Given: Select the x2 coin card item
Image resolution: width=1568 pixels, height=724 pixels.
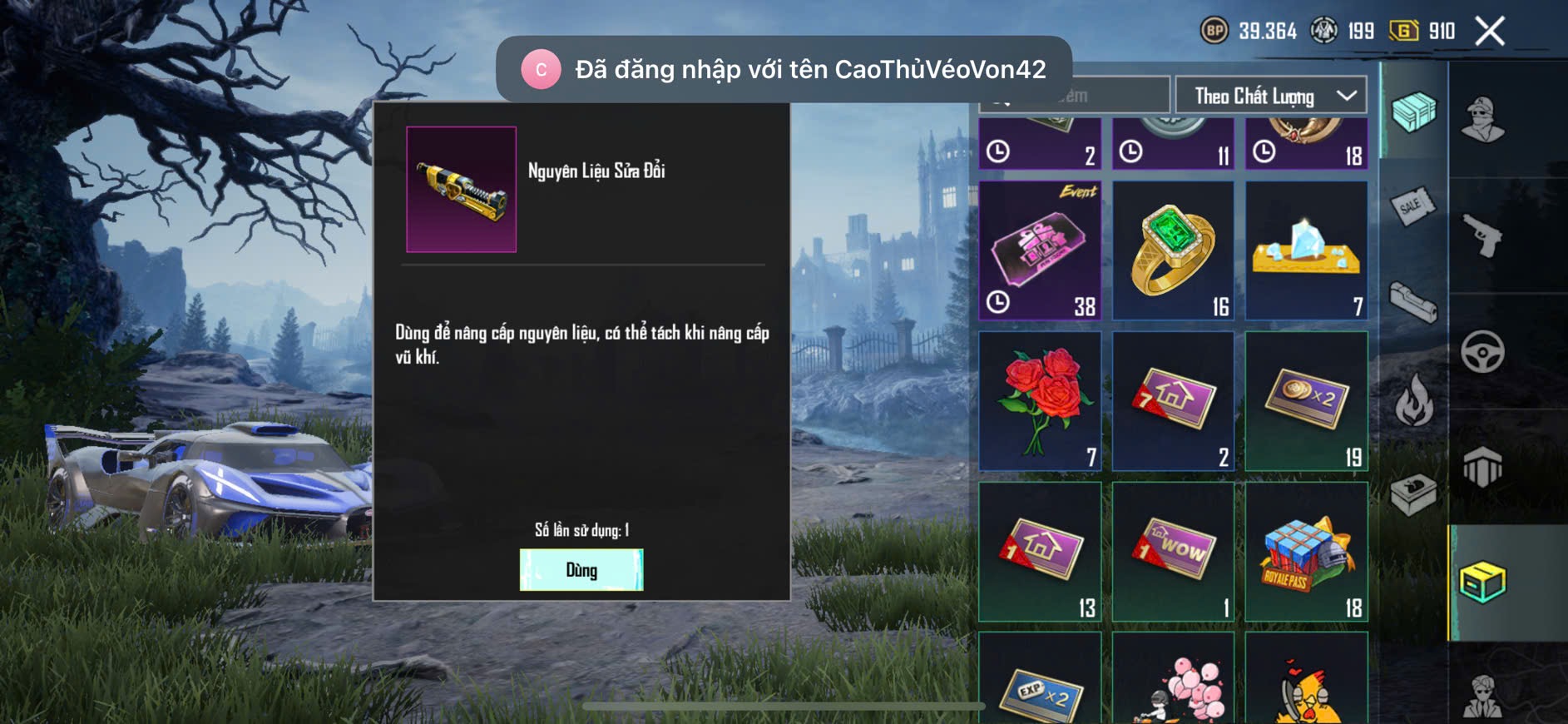Looking at the screenshot, I should pos(1306,401).
